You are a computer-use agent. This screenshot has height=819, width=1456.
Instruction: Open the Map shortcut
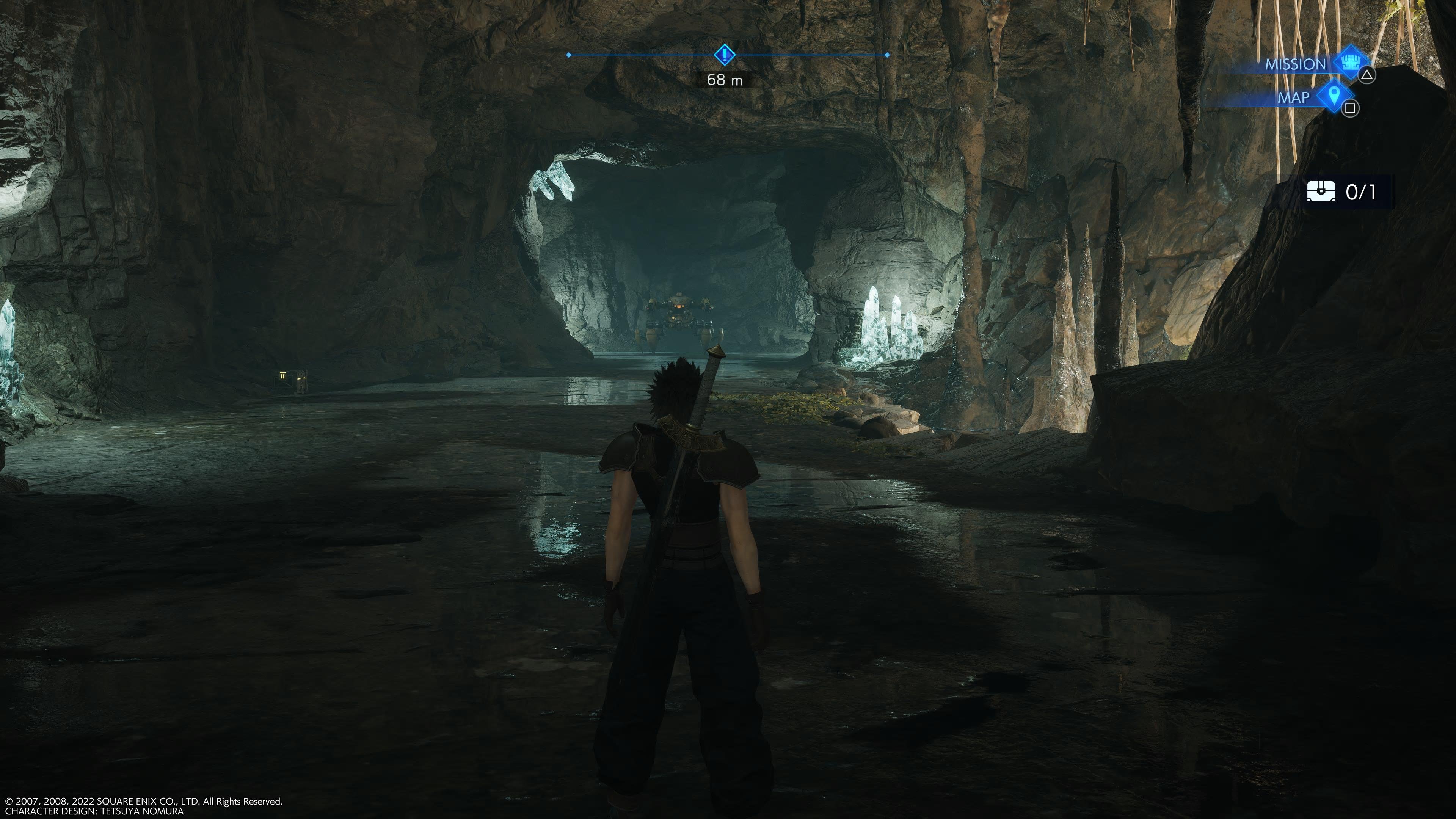tap(1334, 96)
